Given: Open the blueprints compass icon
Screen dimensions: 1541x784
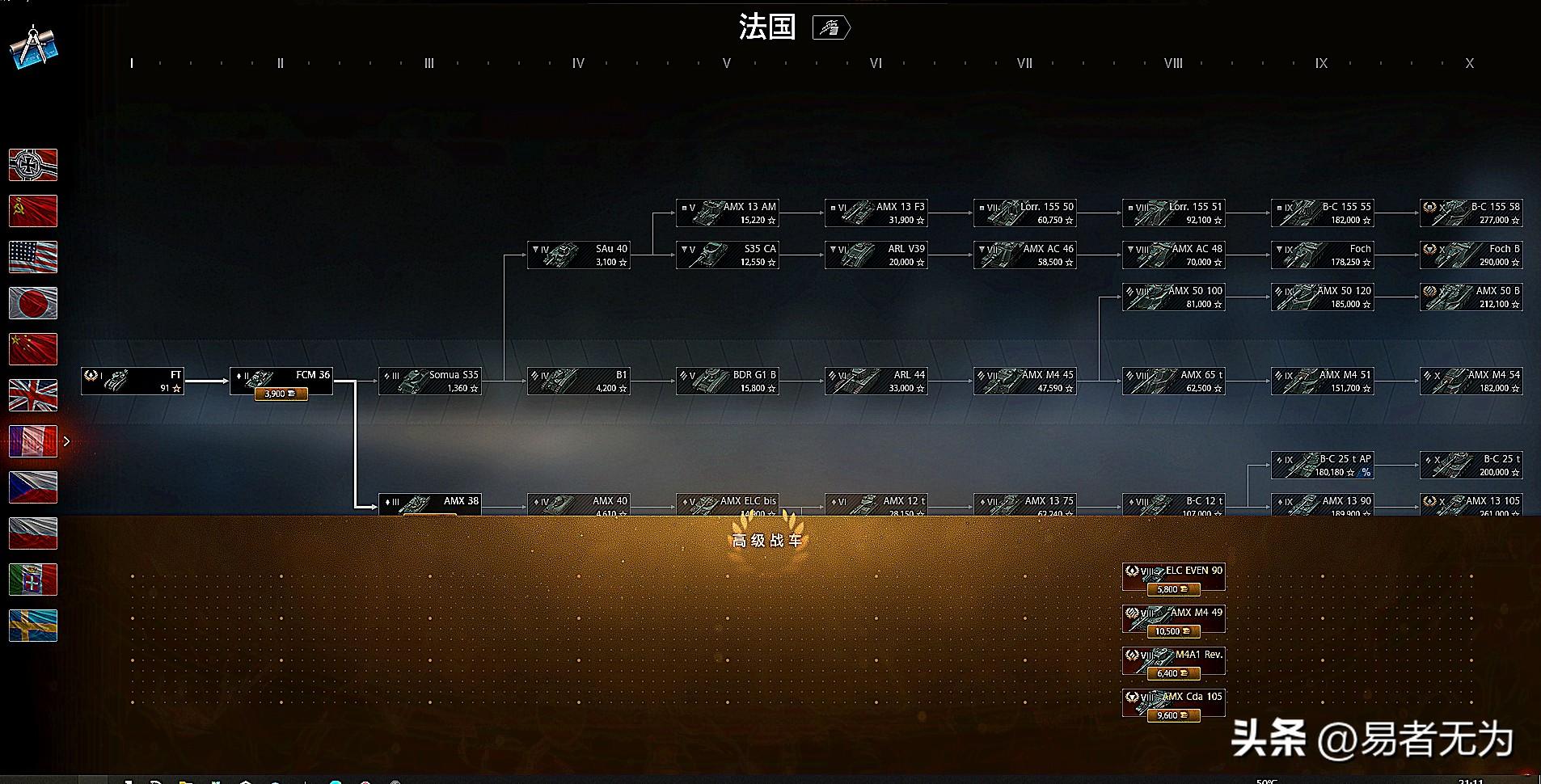Looking at the screenshot, I should pyautogui.click(x=34, y=48).
